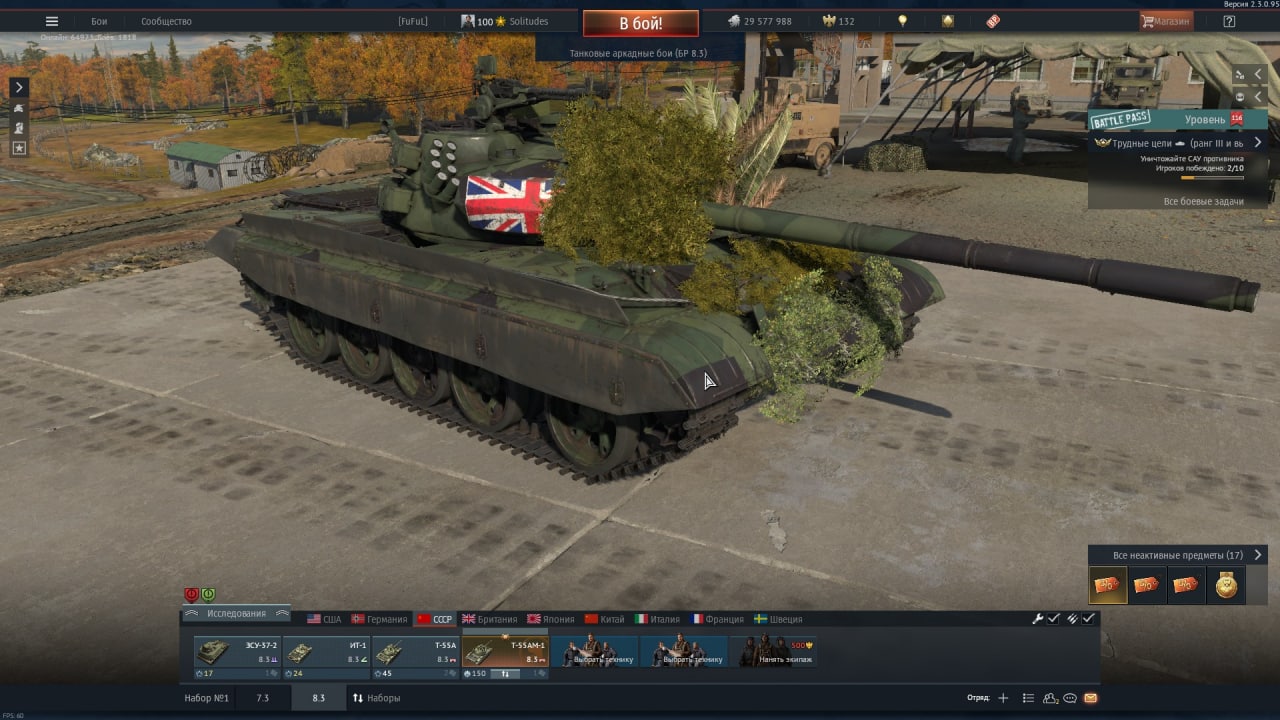Open the «Исследования» research panel

pyautogui.click(x=236, y=613)
